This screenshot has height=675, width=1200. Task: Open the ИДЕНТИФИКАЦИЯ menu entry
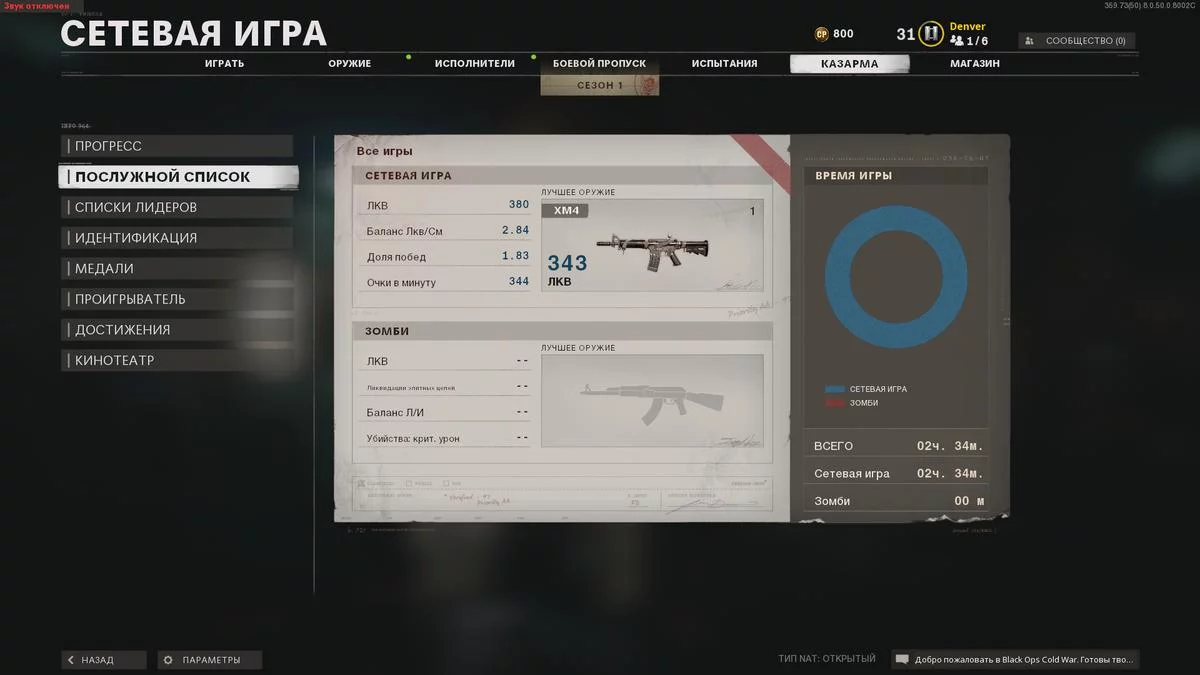pos(176,238)
